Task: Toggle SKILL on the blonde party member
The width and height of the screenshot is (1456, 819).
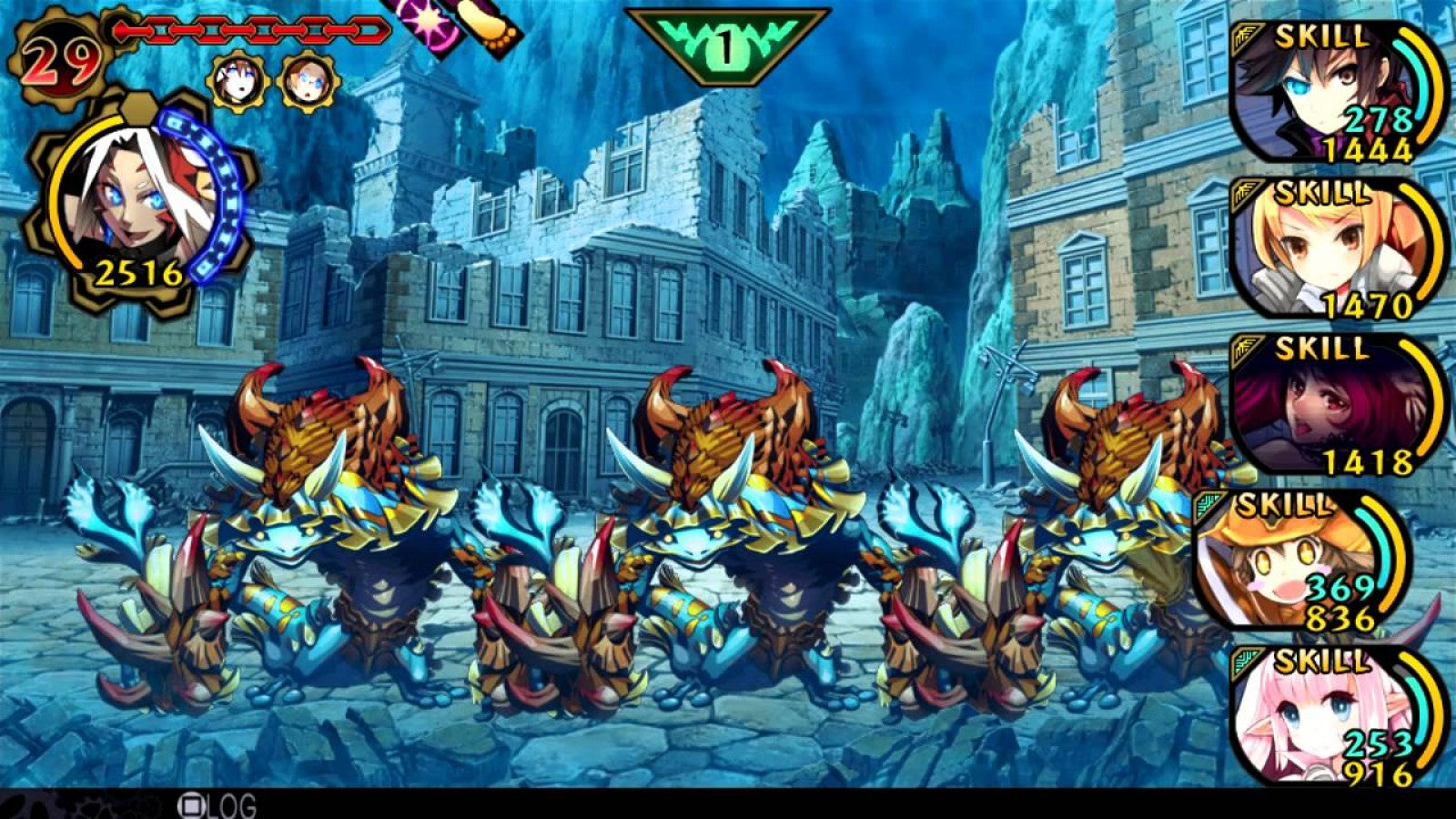Action: point(1319,194)
